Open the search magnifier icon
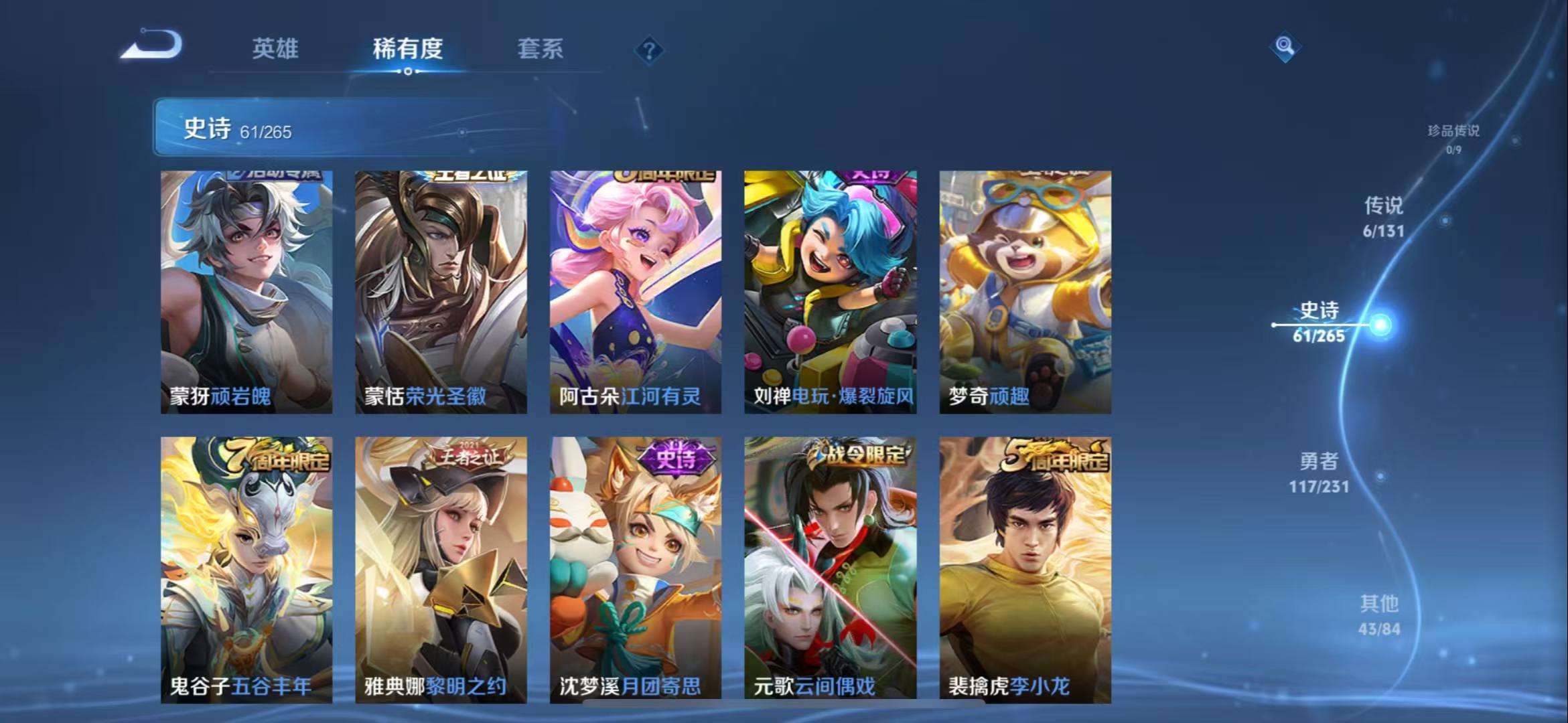This screenshot has width=1568, height=723. pyautogui.click(x=1285, y=48)
